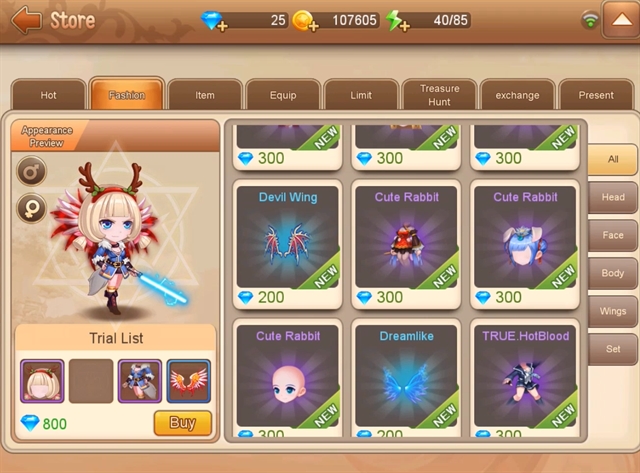This screenshot has height=473, width=640.
Task: Open the Present tab
Action: coord(596,95)
